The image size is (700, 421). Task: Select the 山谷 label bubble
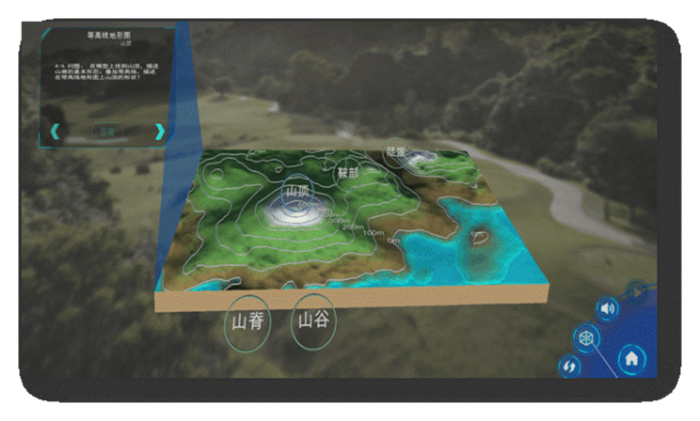(x=313, y=321)
